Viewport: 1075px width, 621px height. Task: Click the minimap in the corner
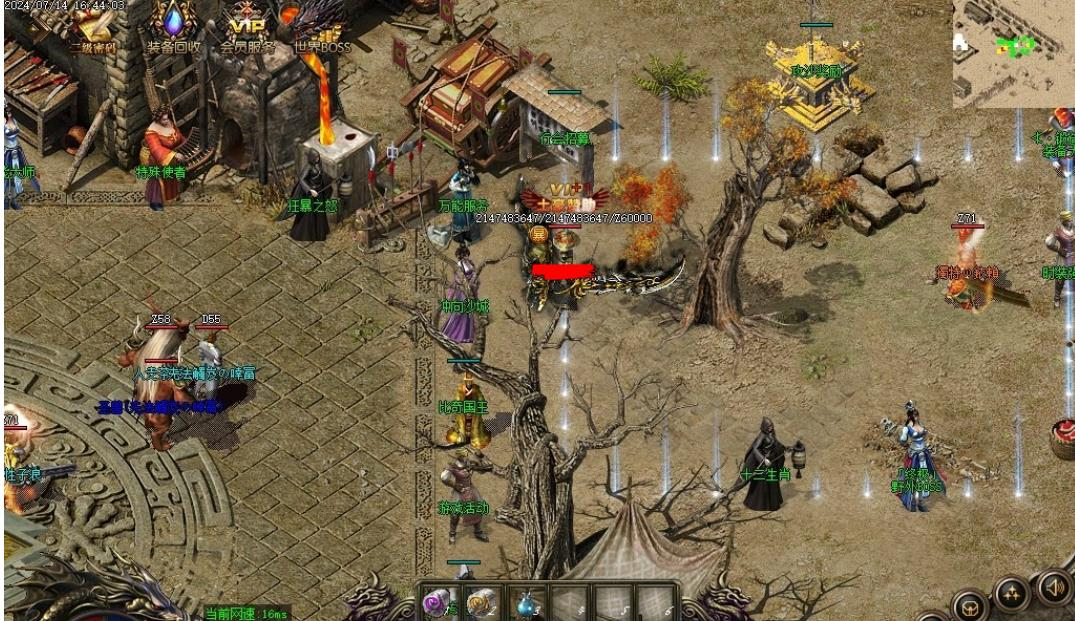pos(1012,52)
